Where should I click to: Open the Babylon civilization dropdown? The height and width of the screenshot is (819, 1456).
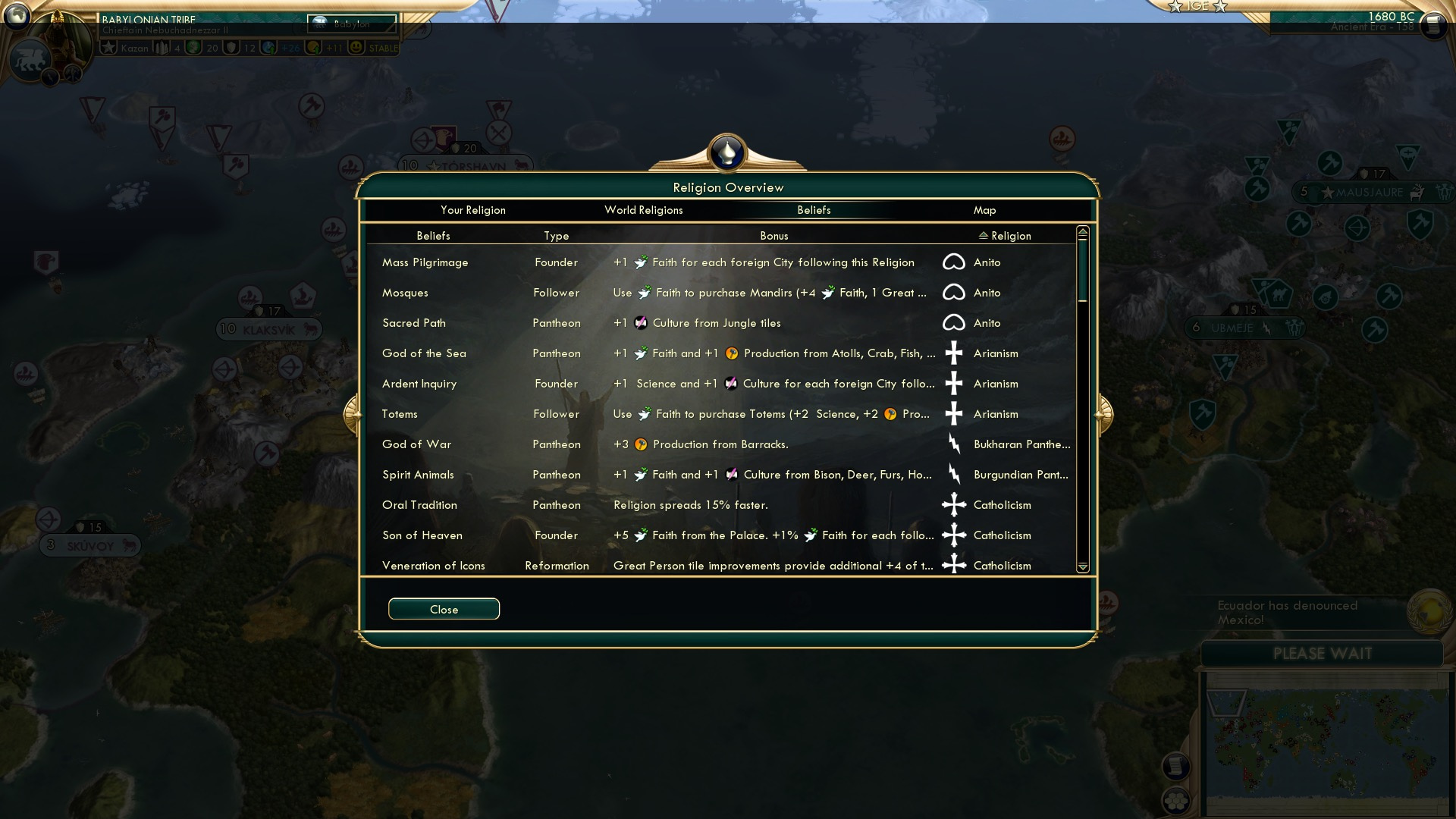[x=351, y=24]
